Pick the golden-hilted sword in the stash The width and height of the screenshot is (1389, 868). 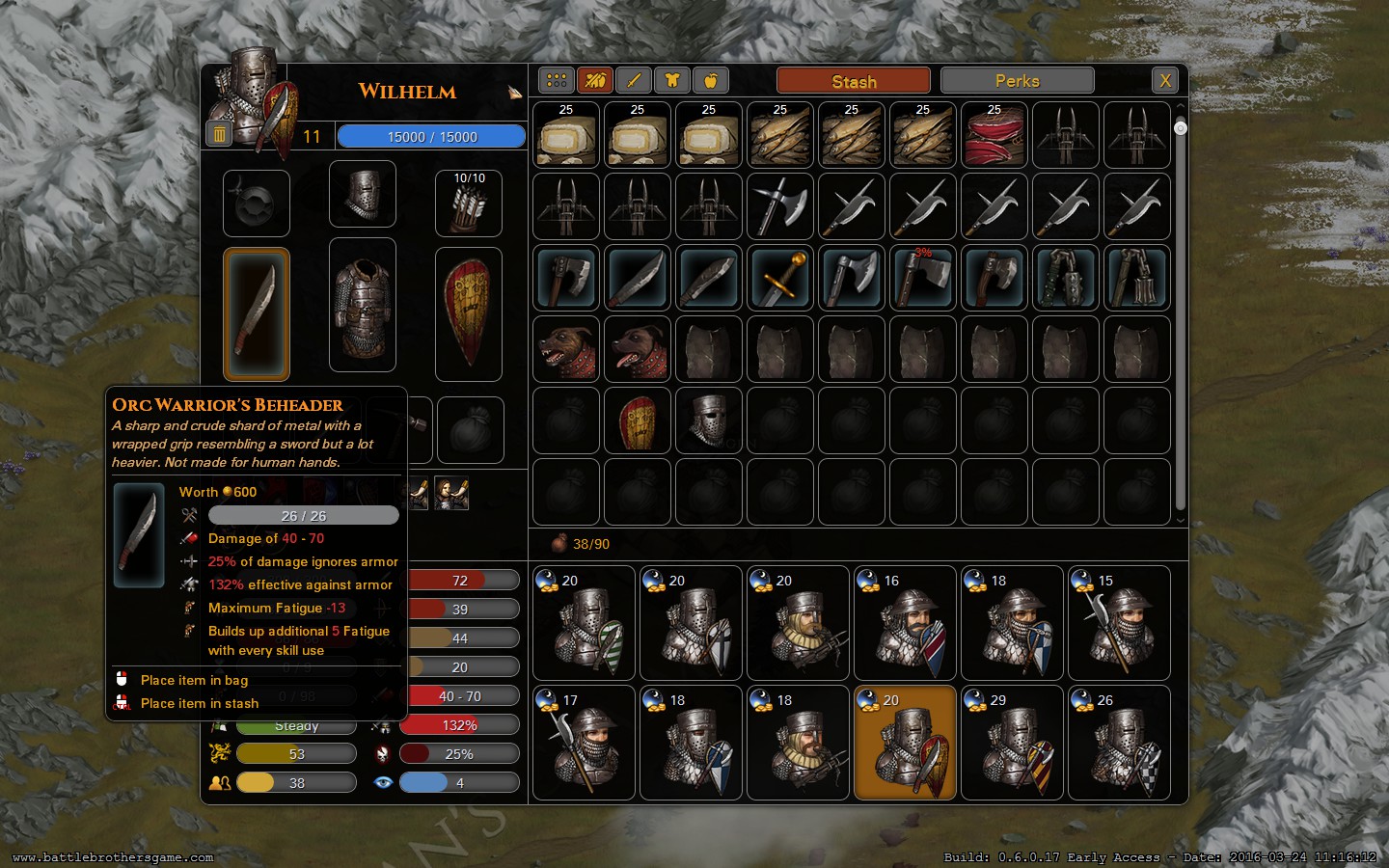pos(780,278)
